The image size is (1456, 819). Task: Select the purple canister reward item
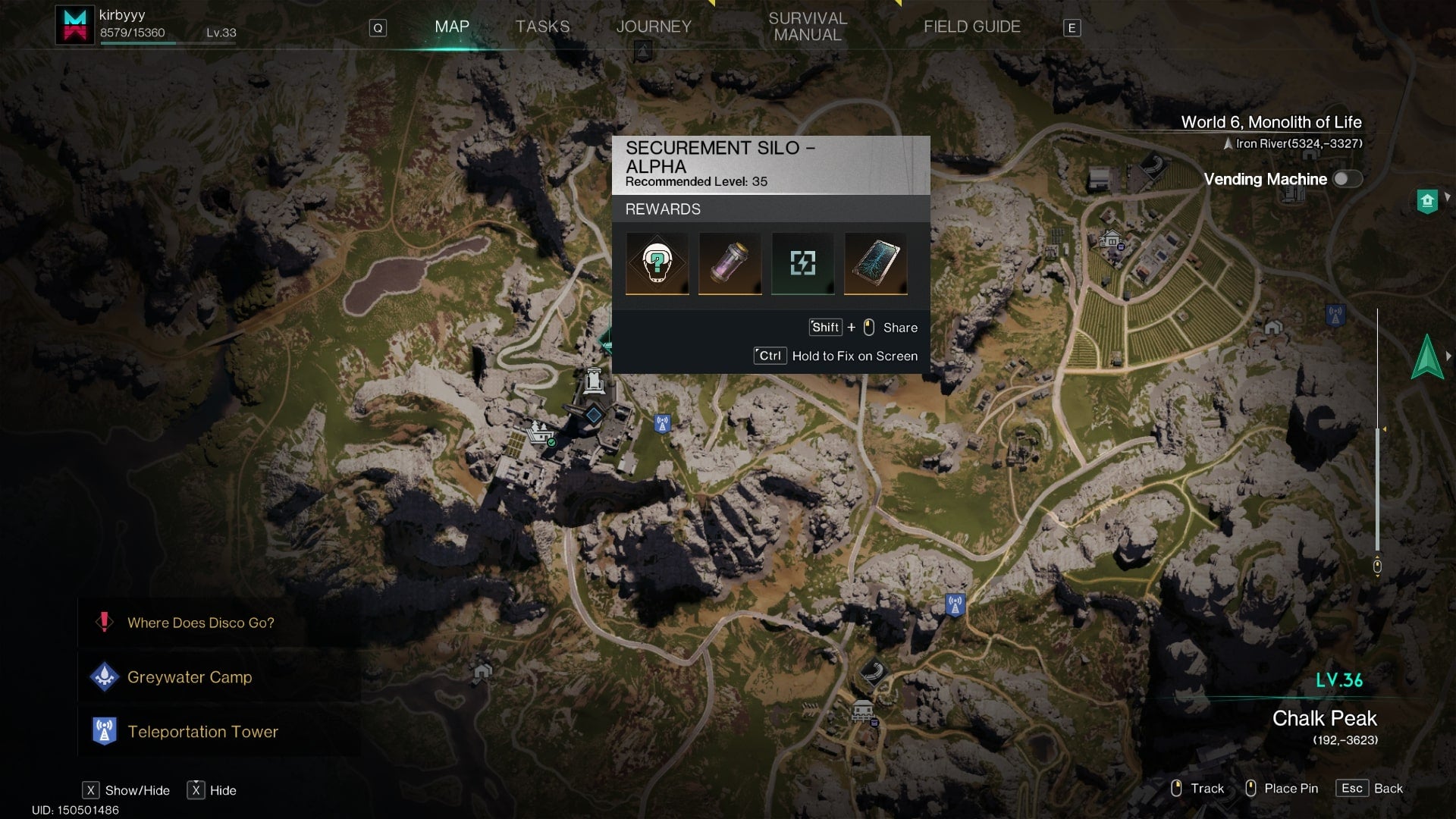pyautogui.click(x=730, y=263)
